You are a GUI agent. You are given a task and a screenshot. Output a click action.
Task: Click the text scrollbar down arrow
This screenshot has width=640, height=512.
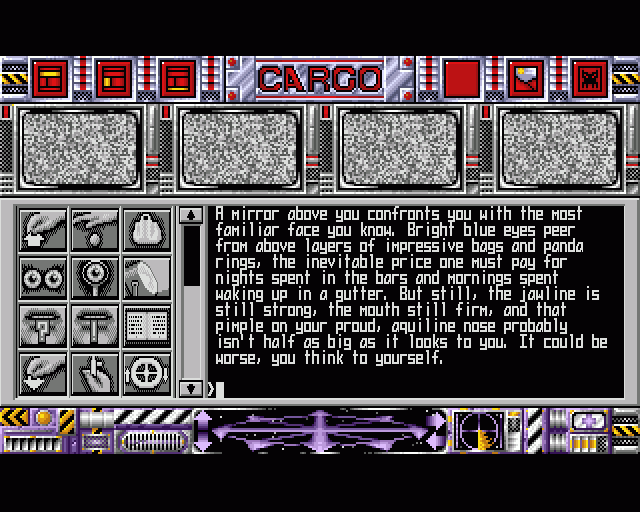coord(191,387)
